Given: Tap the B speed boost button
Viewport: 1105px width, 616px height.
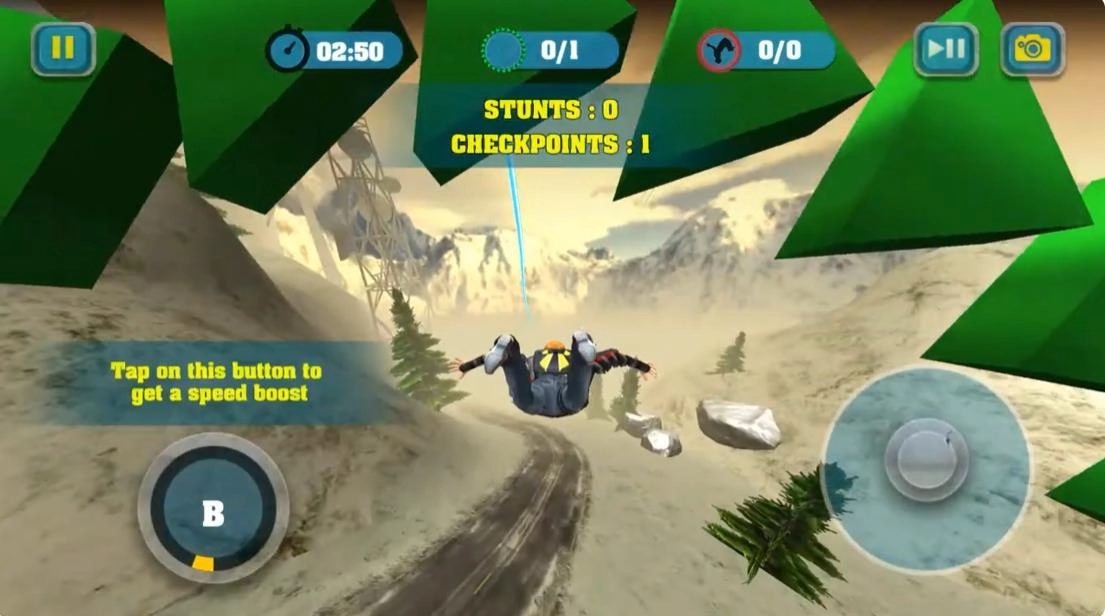Looking at the screenshot, I should 213,512.
